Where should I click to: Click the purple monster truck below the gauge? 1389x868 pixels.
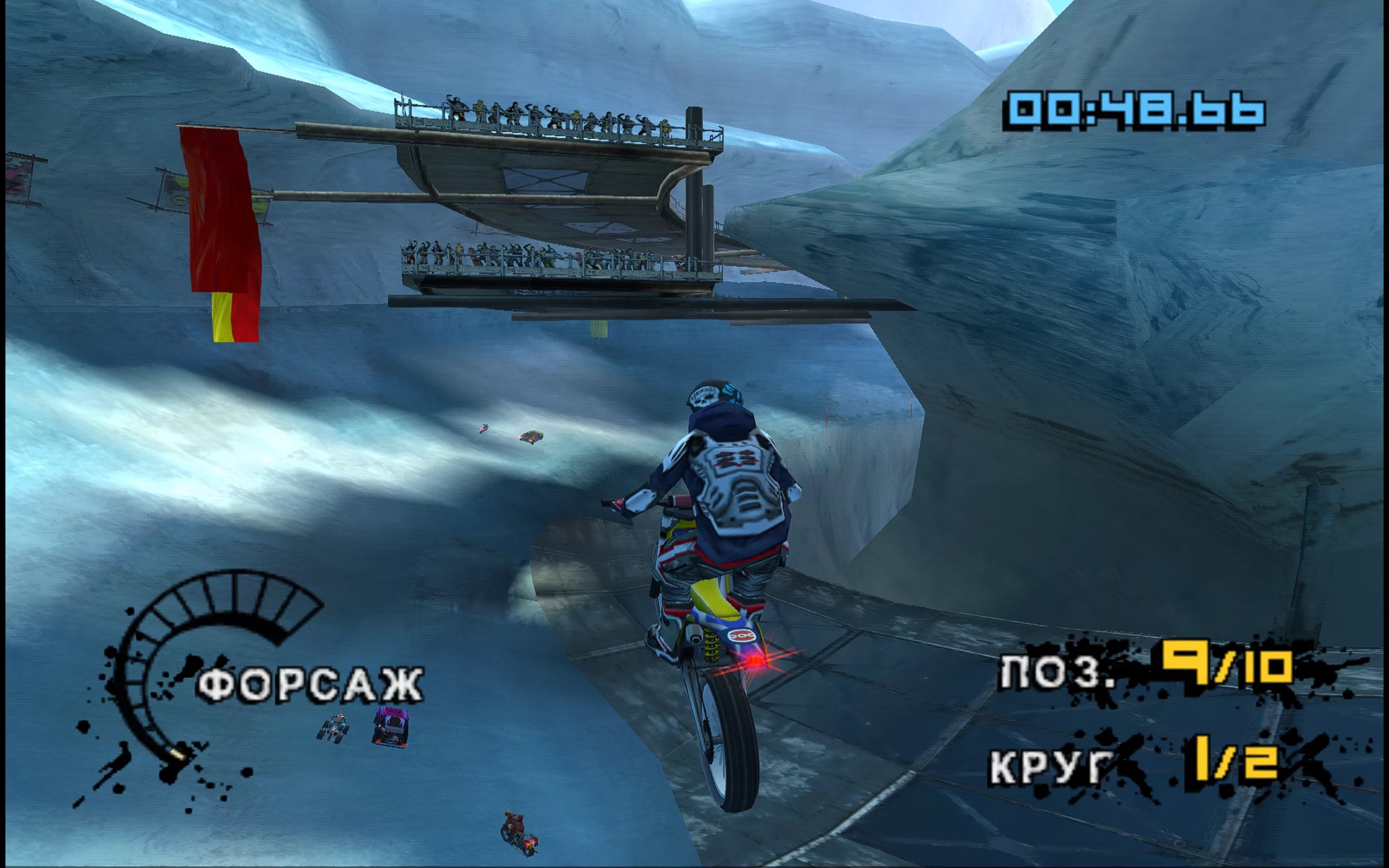pyautogui.click(x=390, y=726)
